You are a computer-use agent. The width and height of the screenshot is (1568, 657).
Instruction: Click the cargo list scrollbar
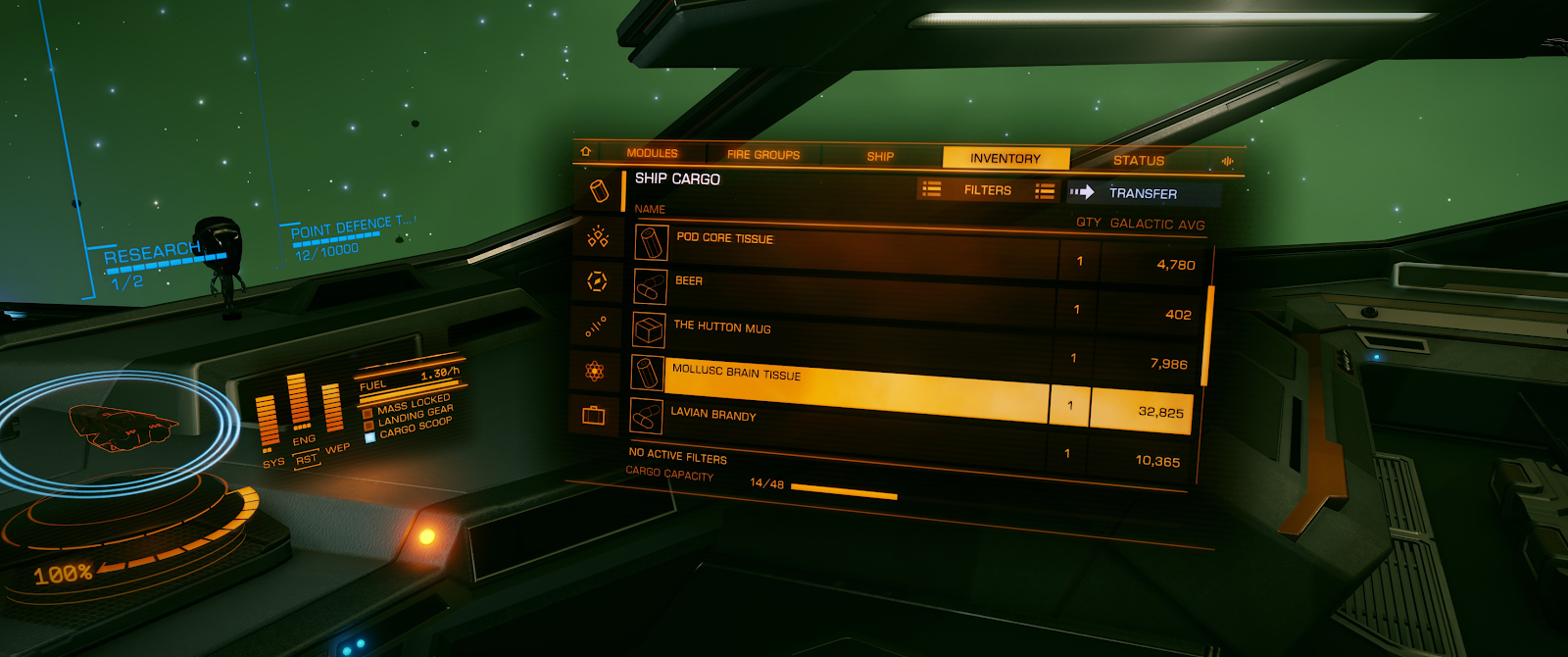pyautogui.click(x=1208, y=333)
